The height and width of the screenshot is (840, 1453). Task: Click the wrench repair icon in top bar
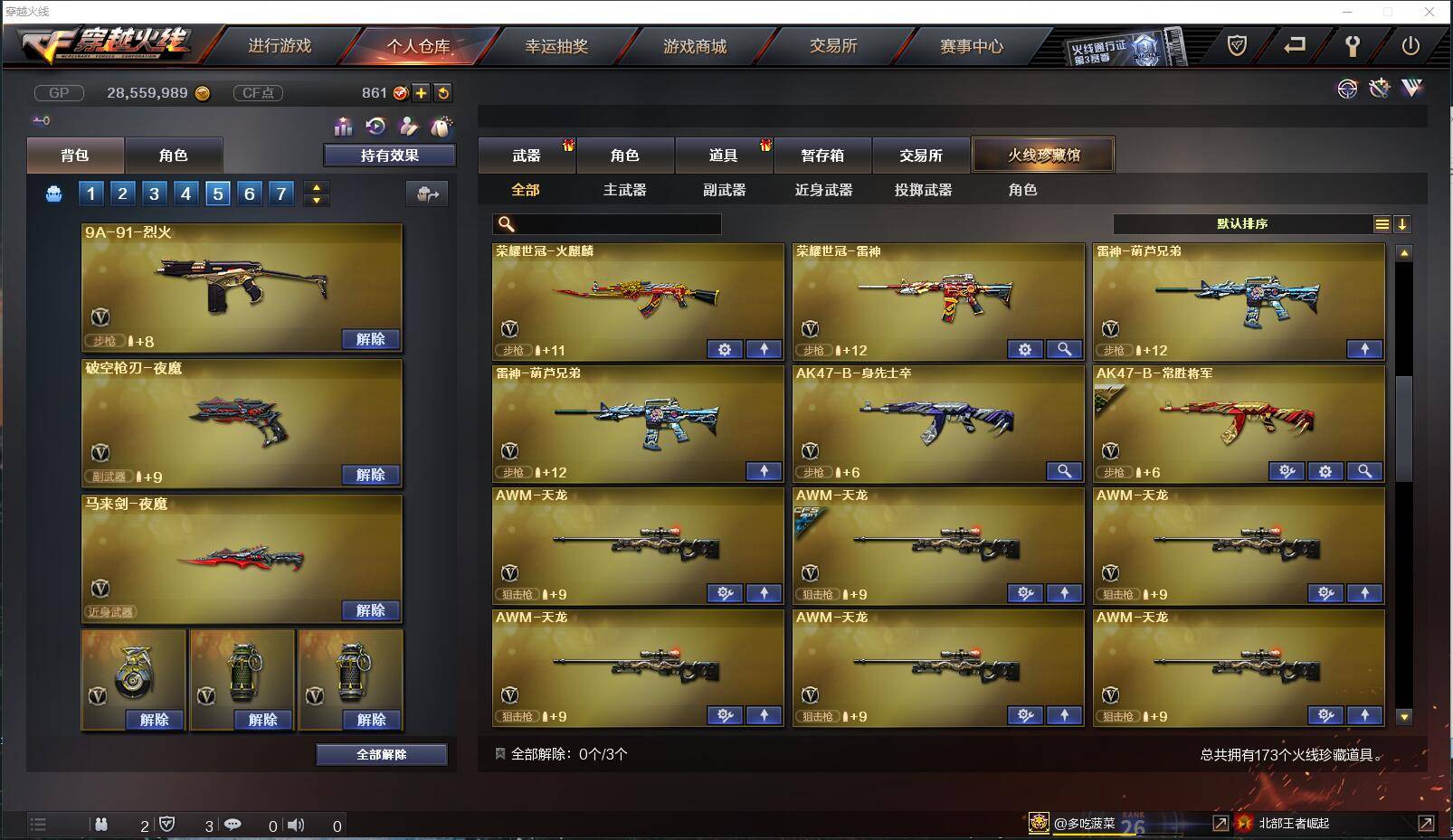pyautogui.click(x=1353, y=45)
